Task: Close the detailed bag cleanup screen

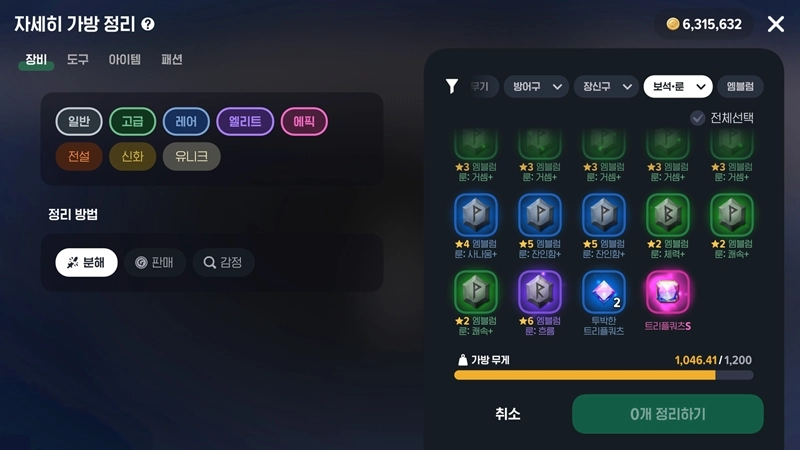Action: (x=775, y=24)
